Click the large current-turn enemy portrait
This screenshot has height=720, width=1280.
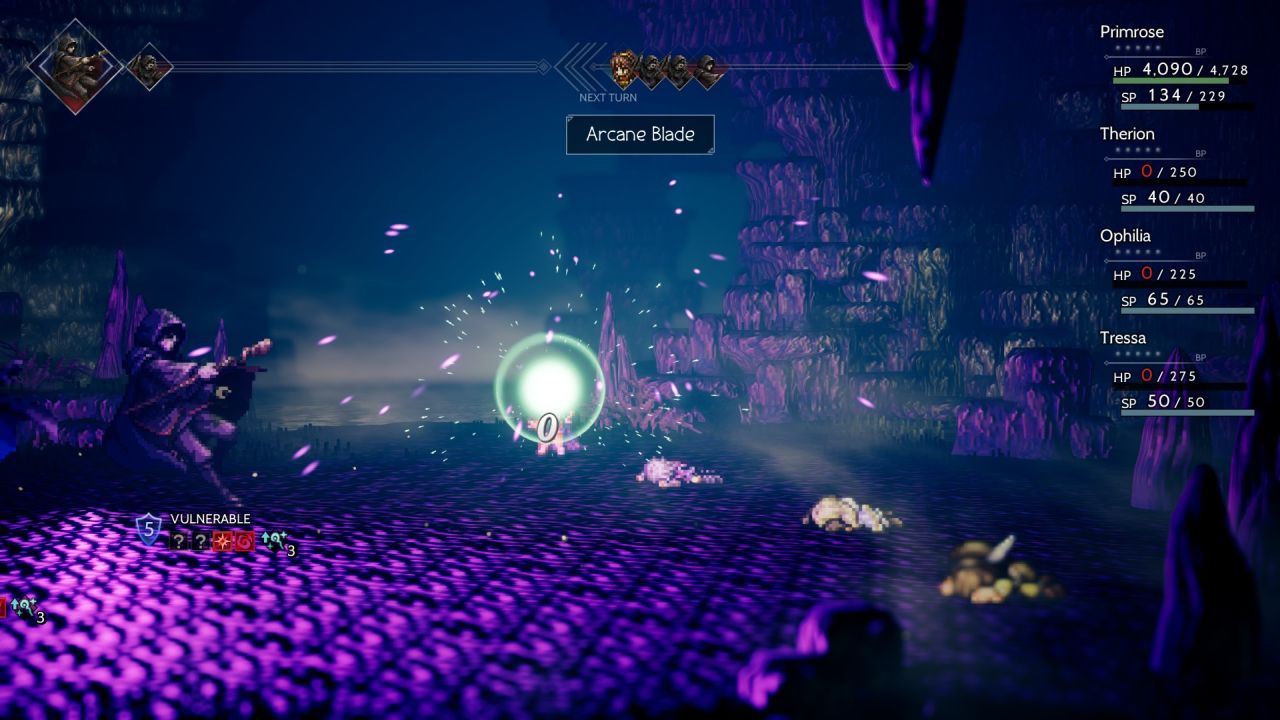tap(75, 66)
